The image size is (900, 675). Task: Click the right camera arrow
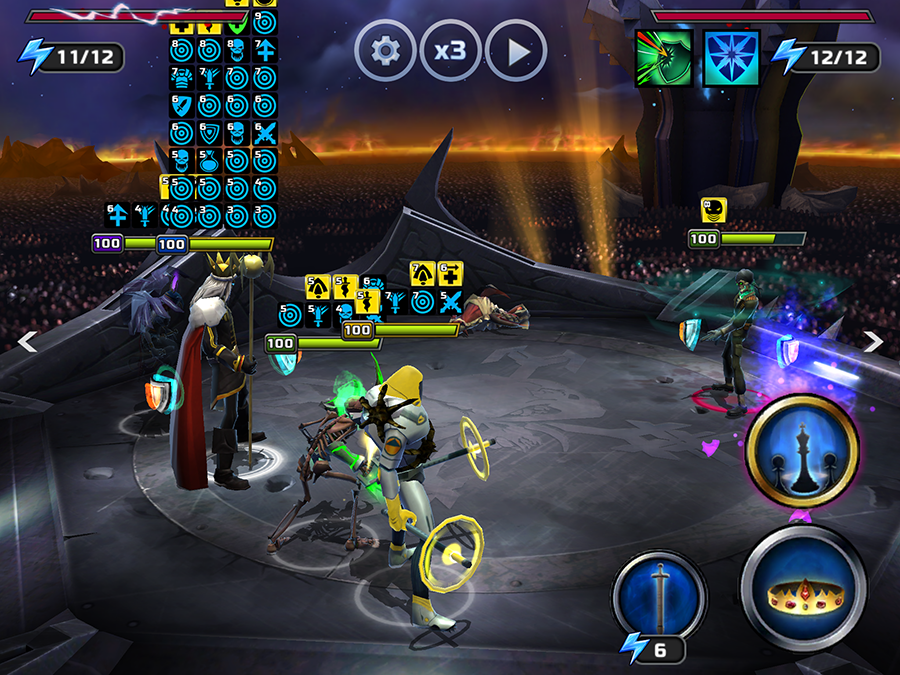click(x=873, y=342)
